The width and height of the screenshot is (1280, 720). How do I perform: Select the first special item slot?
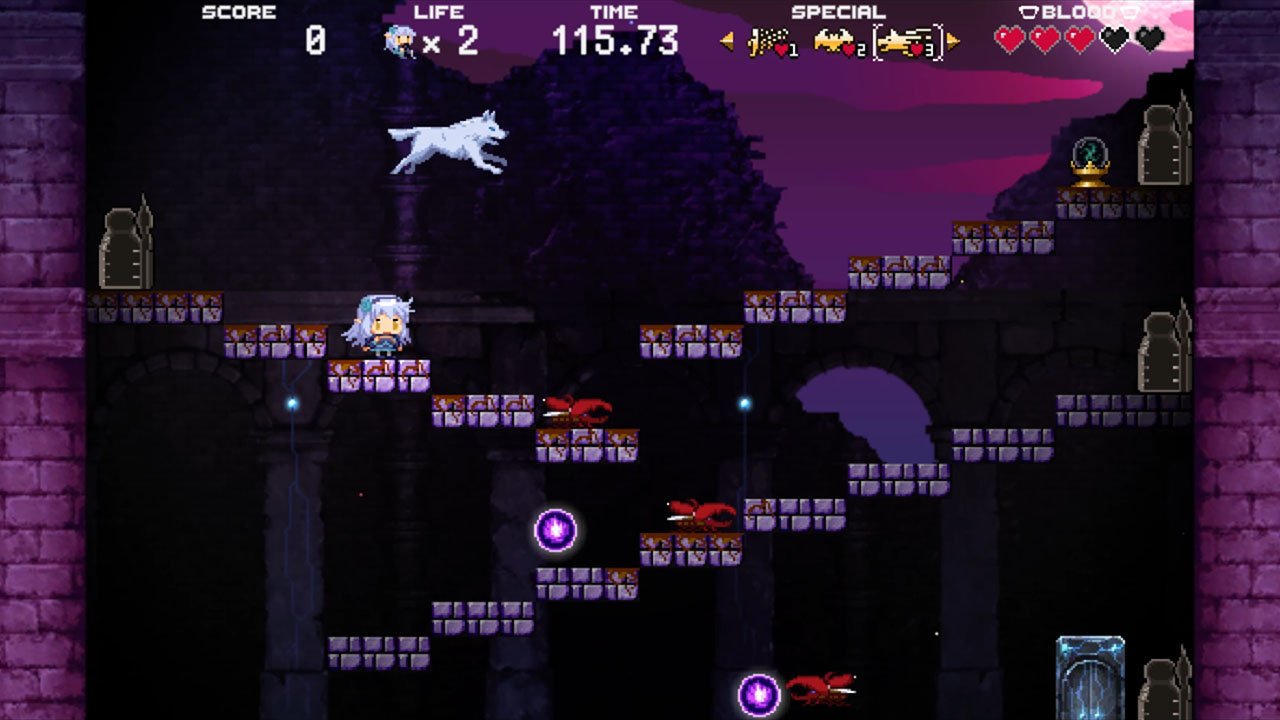click(x=772, y=40)
